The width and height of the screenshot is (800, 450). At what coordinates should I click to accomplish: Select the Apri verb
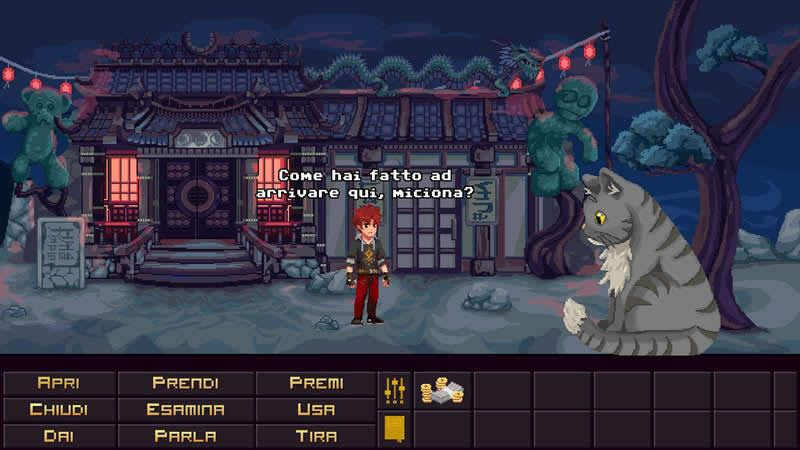pyautogui.click(x=59, y=383)
